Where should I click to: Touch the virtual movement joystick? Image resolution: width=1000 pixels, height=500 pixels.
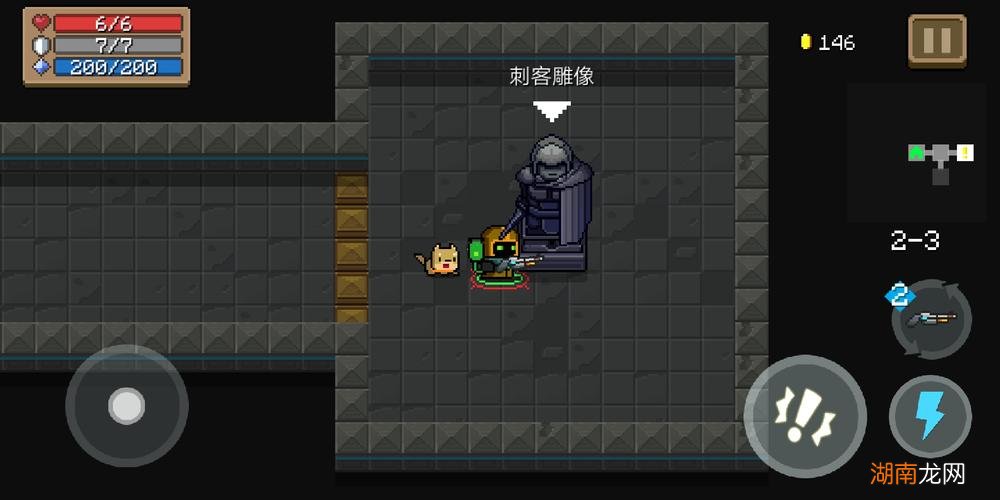pyautogui.click(x=127, y=405)
